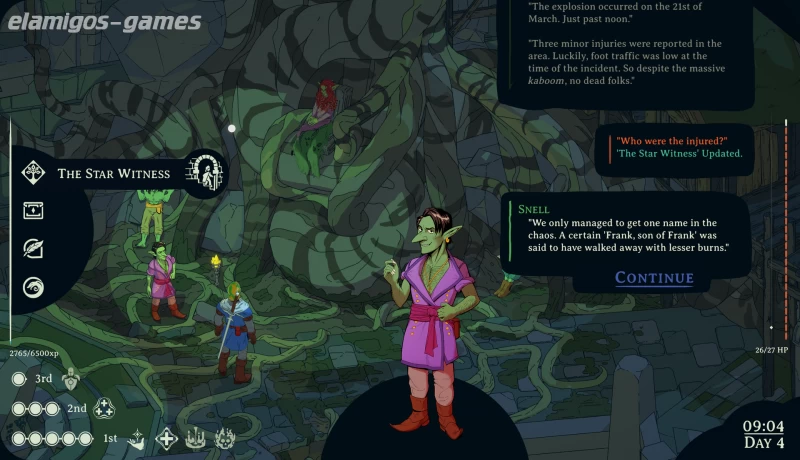Select the 2nd level triple-cross healing spell
Image resolution: width=800 pixels, height=460 pixels.
[104, 409]
